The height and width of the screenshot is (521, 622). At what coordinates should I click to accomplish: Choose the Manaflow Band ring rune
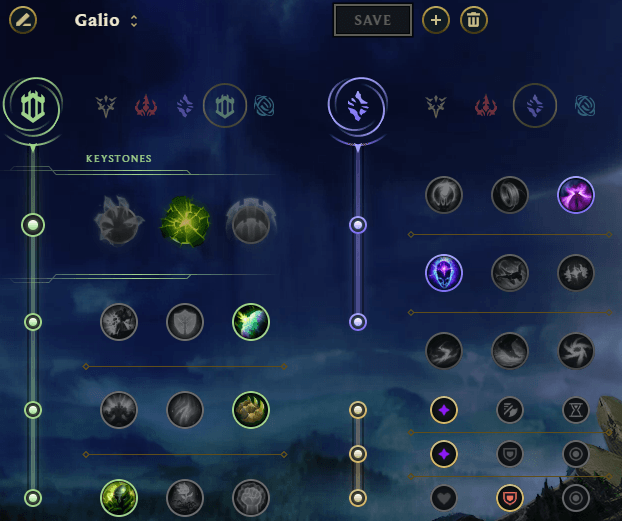510,194
